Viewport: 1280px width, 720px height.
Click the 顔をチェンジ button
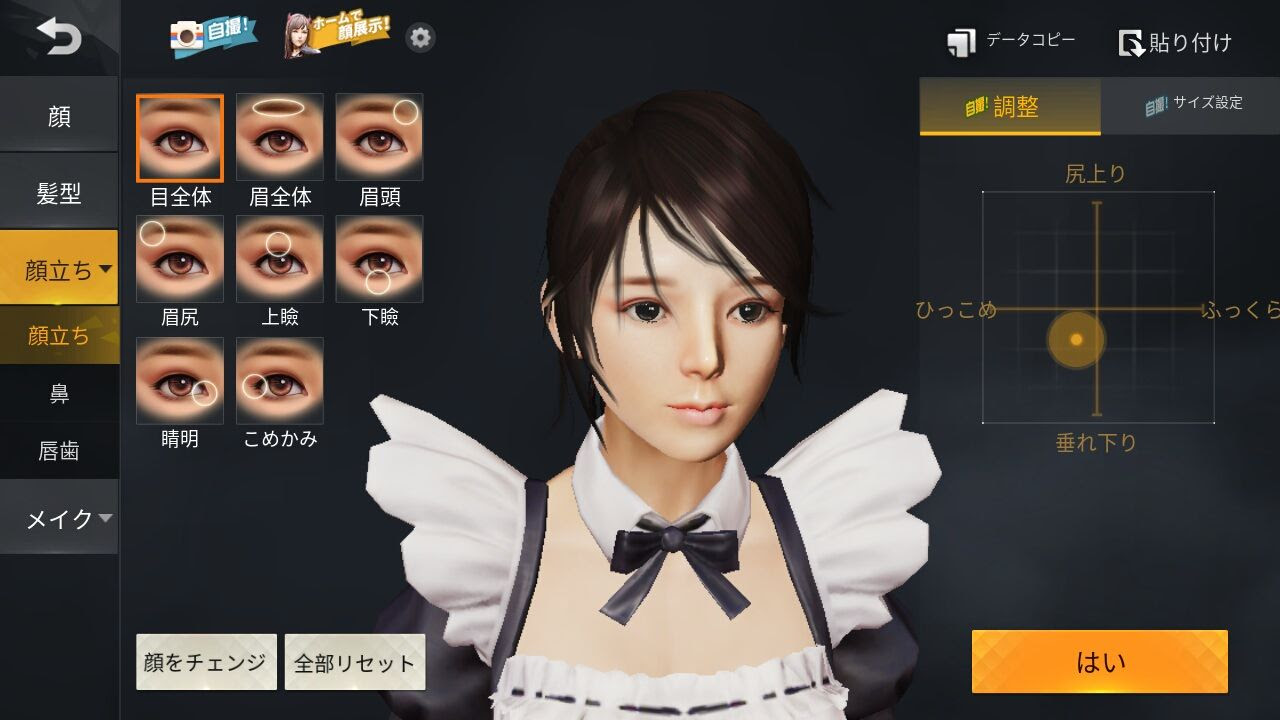206,662
